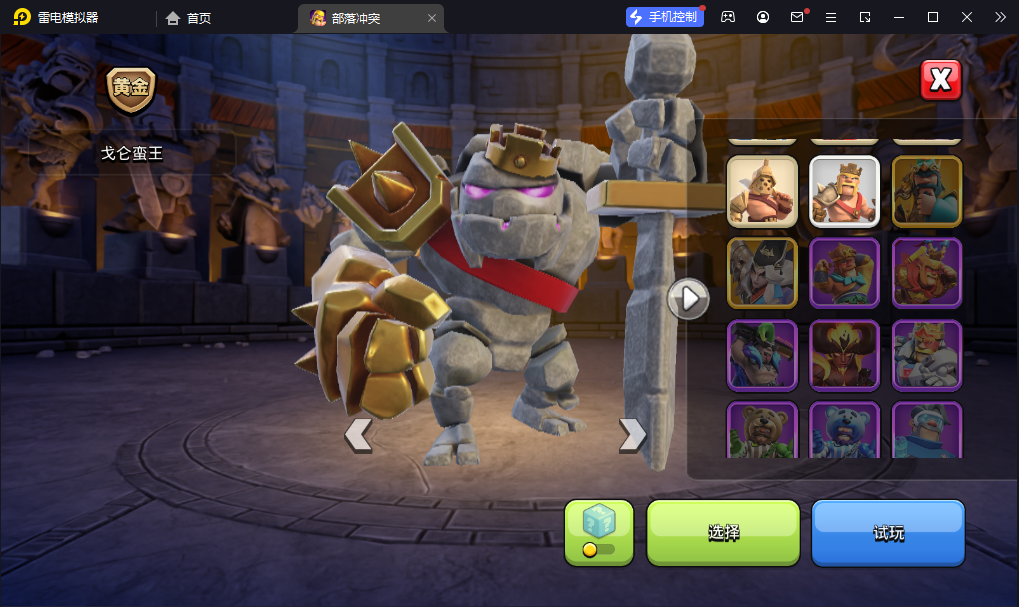Choose the blue bear costume king skin
Screen dimensions: 1019x607
[x=844, y=431]
